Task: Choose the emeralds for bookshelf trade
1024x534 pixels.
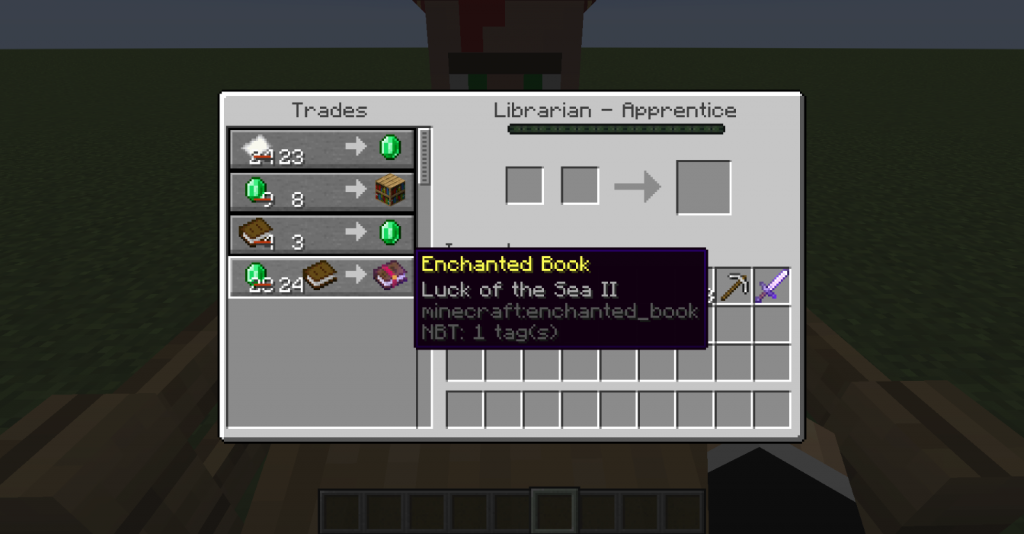Action: click(x=323, y=191)
